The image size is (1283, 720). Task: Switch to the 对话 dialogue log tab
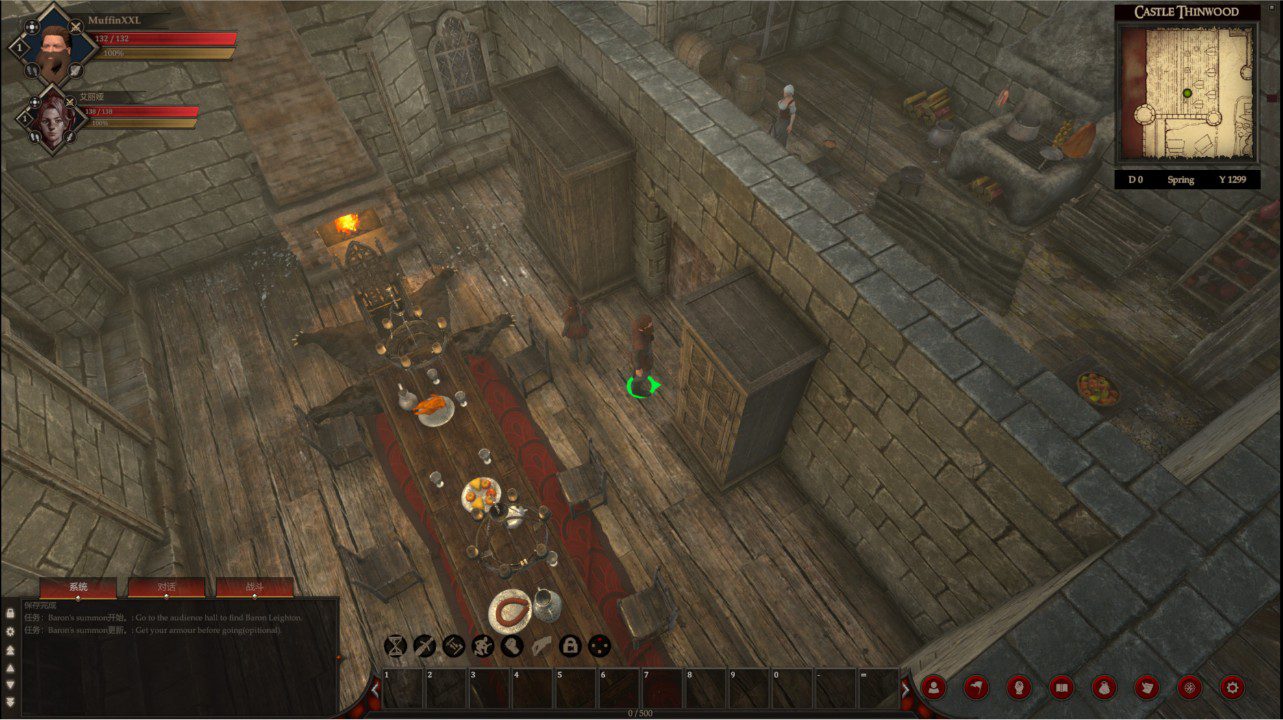click(166, 587)
